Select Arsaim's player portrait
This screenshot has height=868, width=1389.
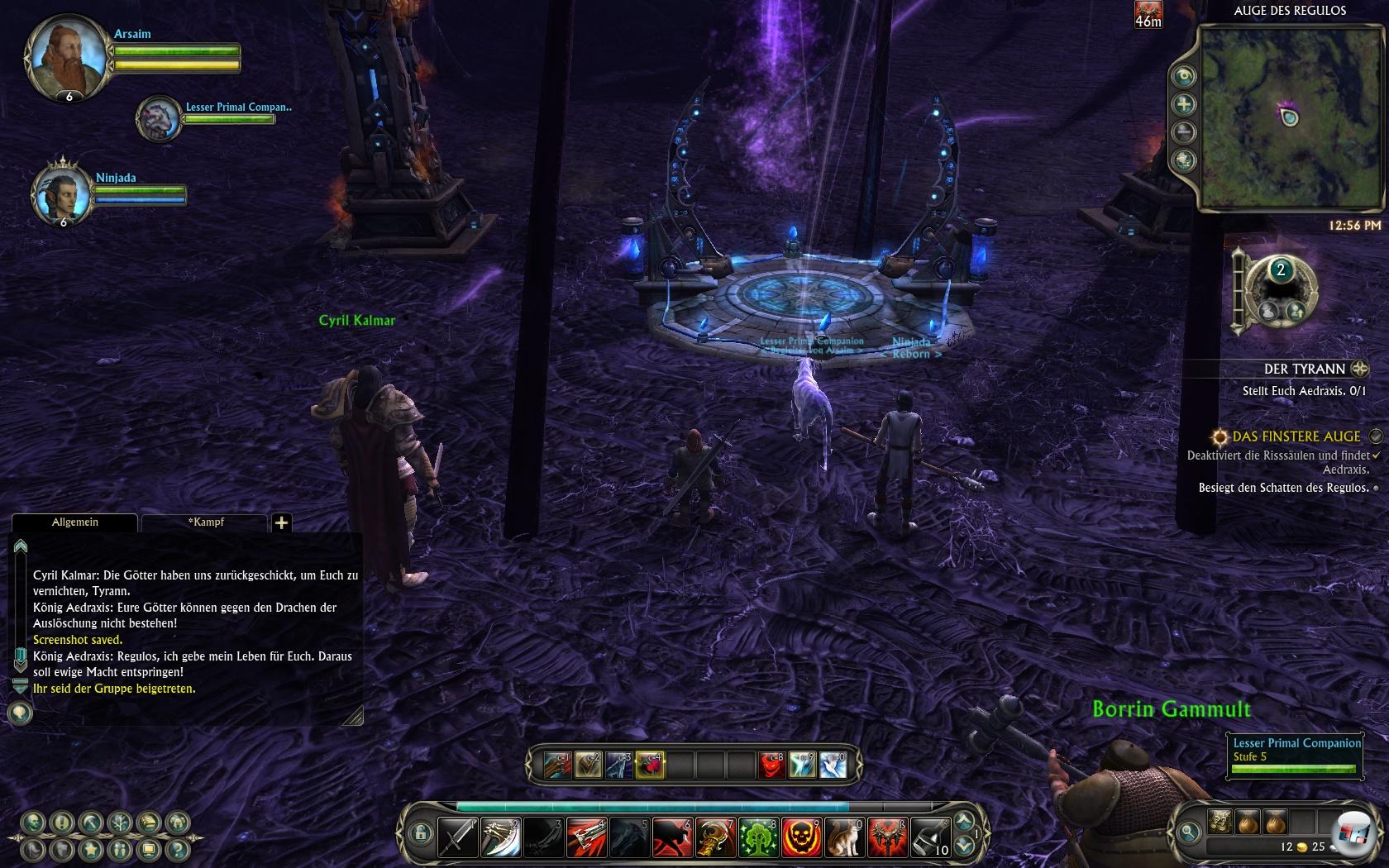(x=69, y=55)
